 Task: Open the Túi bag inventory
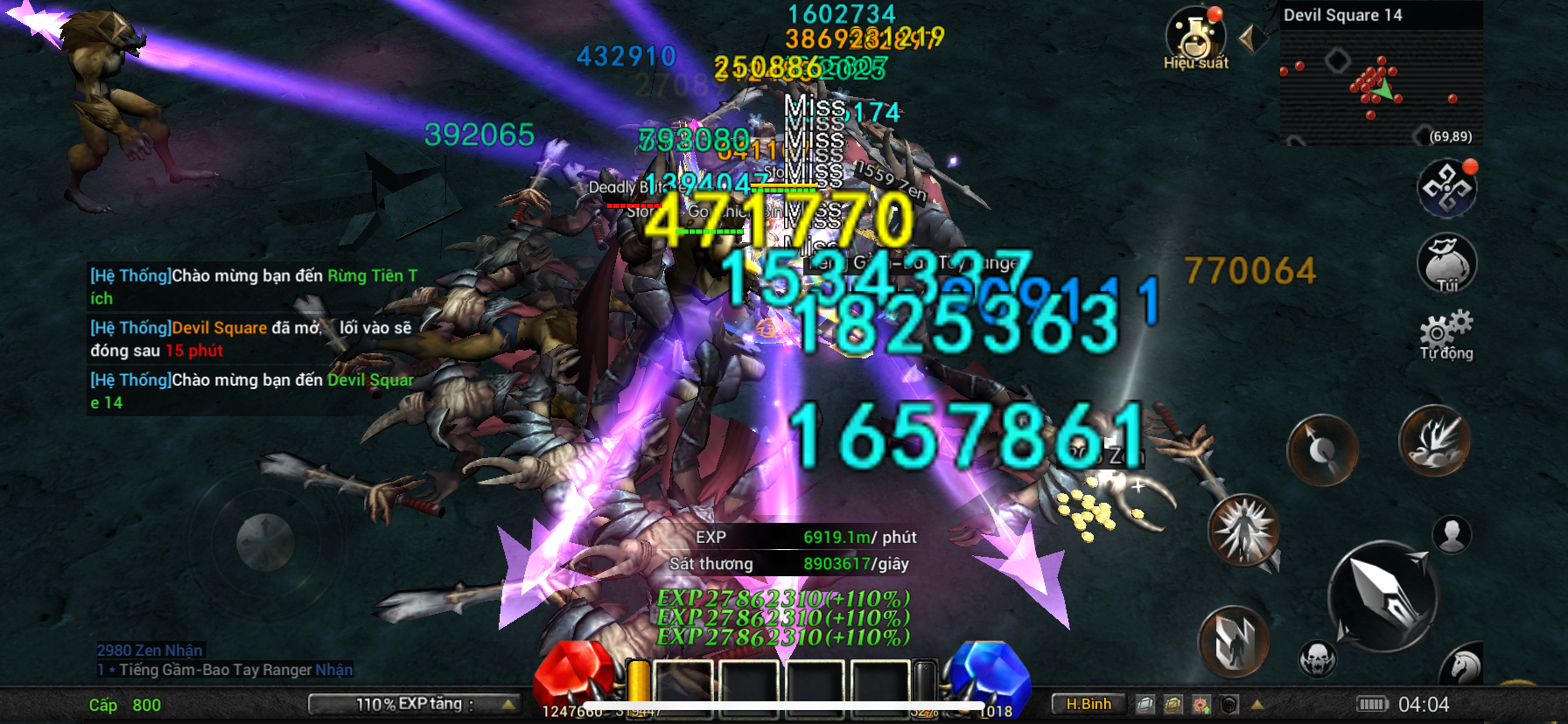(1446, 263)
